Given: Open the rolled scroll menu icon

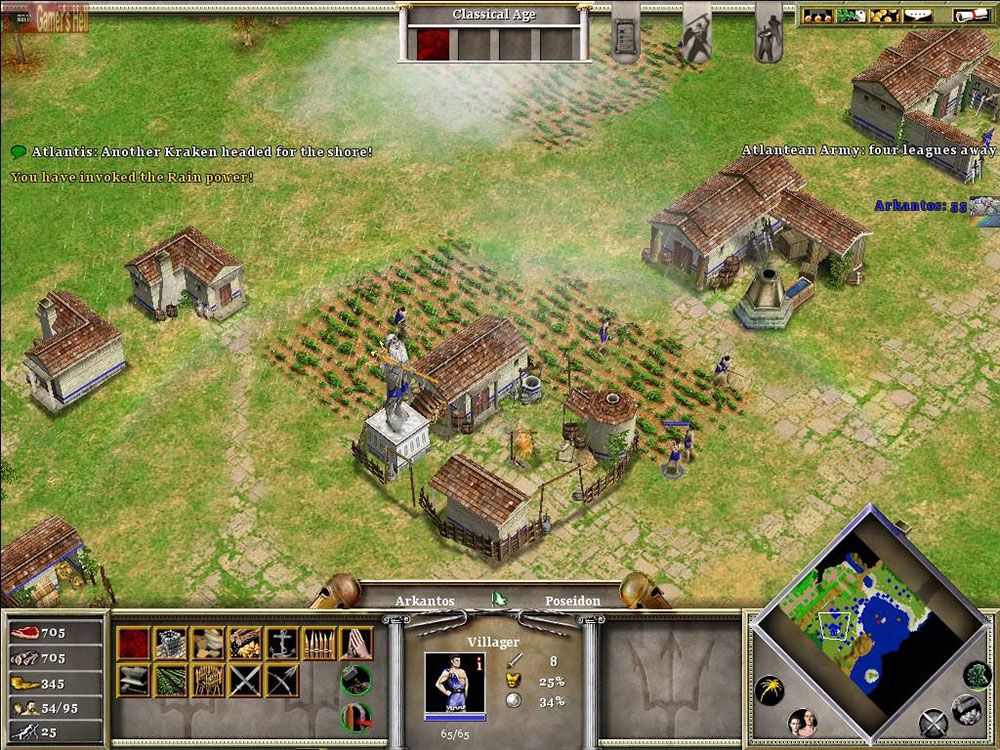Looking at the screenshot, I should click(x=966, y=15).
